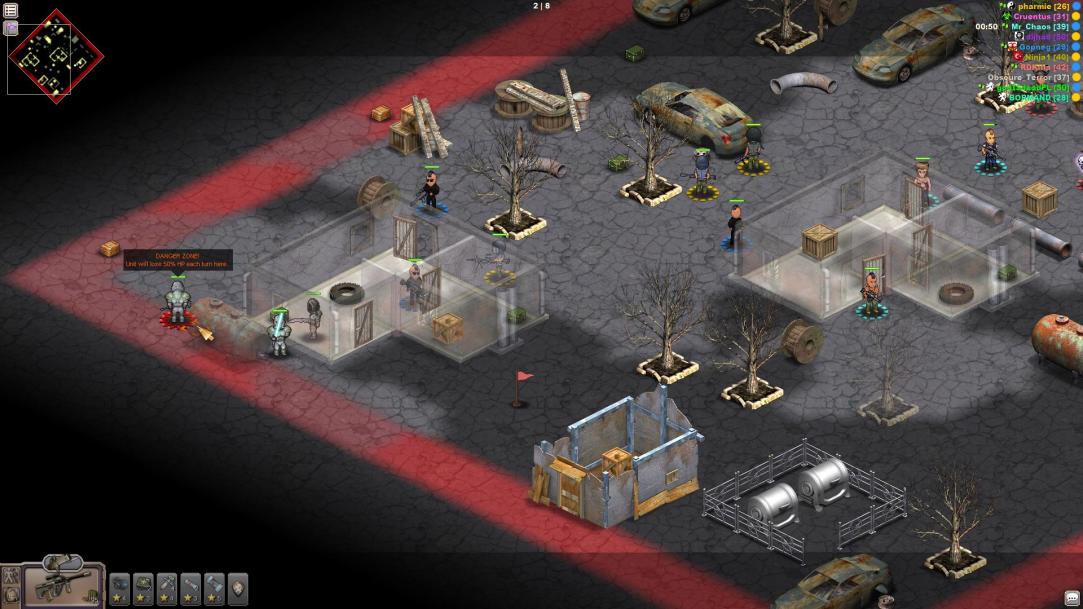Click the character portrait icon
1083x609 pixels.
point(11,596)
